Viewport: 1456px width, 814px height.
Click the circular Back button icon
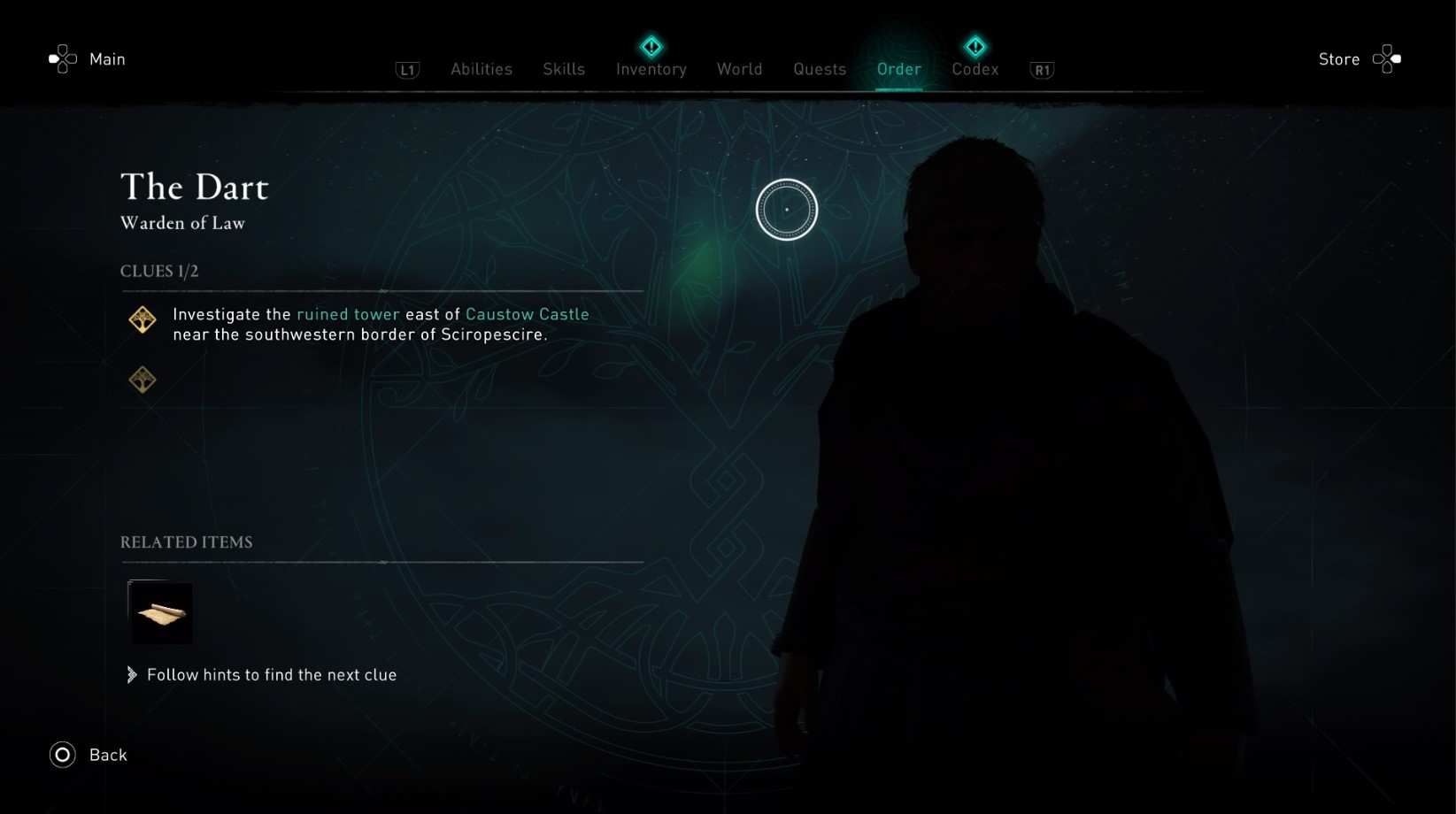point(61,755)
